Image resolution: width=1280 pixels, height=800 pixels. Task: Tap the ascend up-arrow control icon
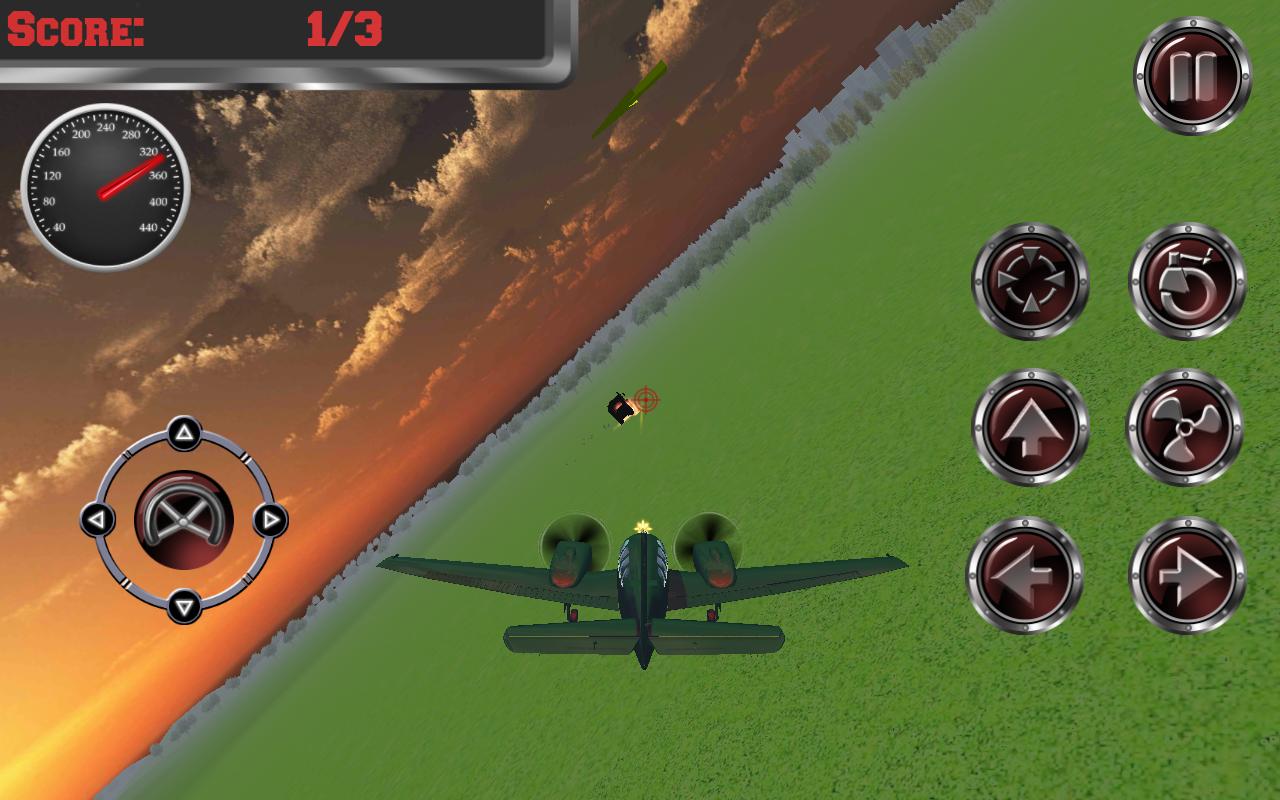[1028, 425]
